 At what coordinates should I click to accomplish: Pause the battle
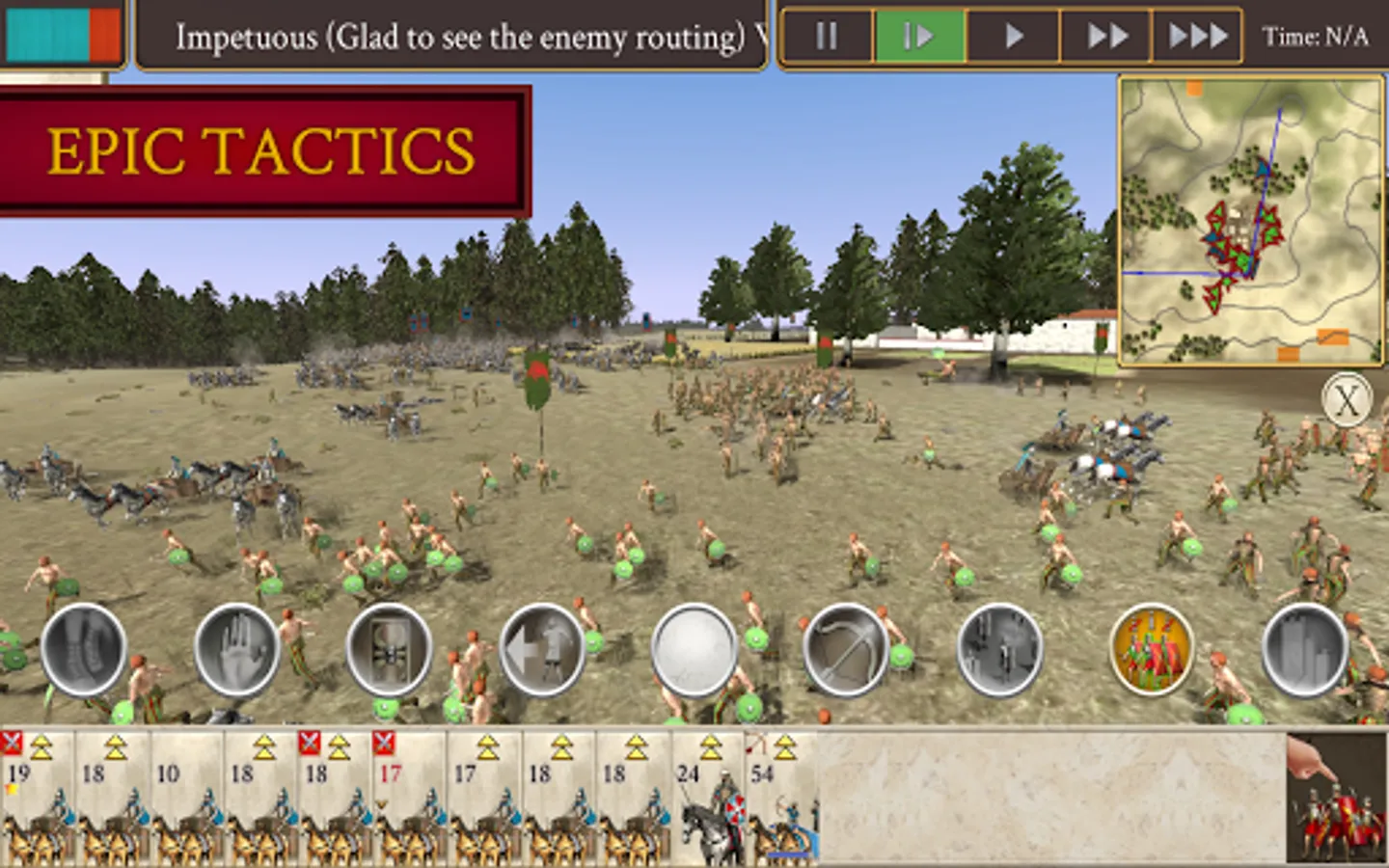pyautogui.click(x=827, y=37)
